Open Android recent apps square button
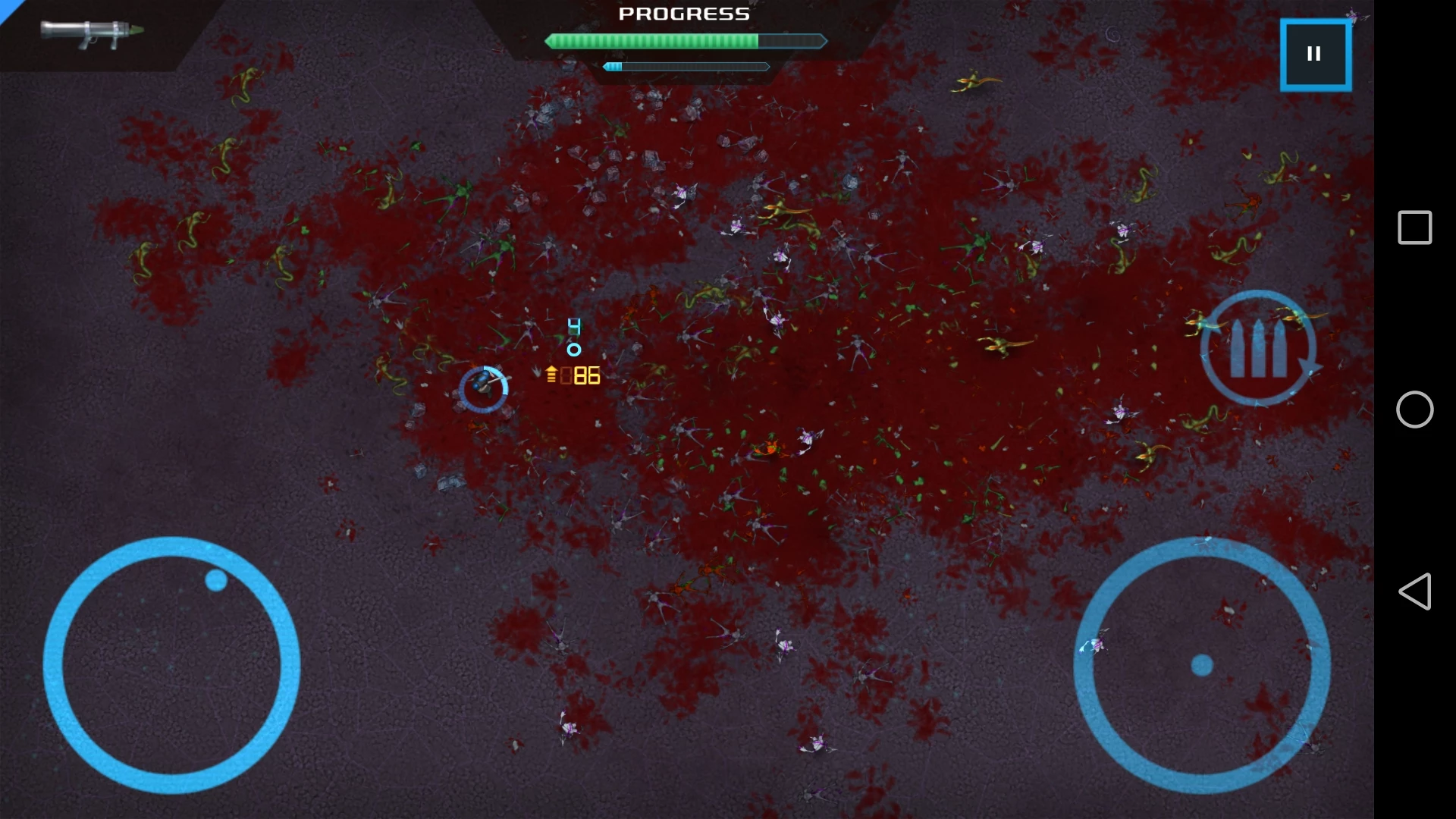The width and height of the screenshot is (1456, 819). 1414,227
